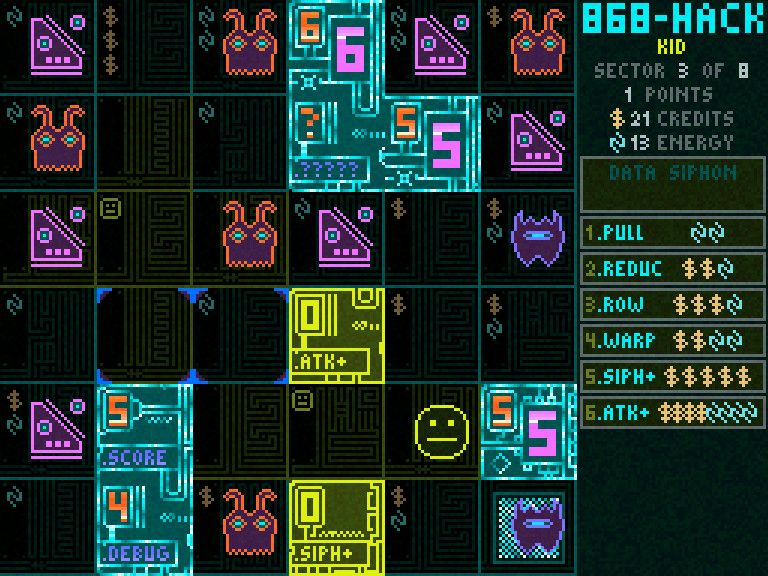The image size is (768, 576).
Task: Use the ROW program
Action: coord(673,305)
